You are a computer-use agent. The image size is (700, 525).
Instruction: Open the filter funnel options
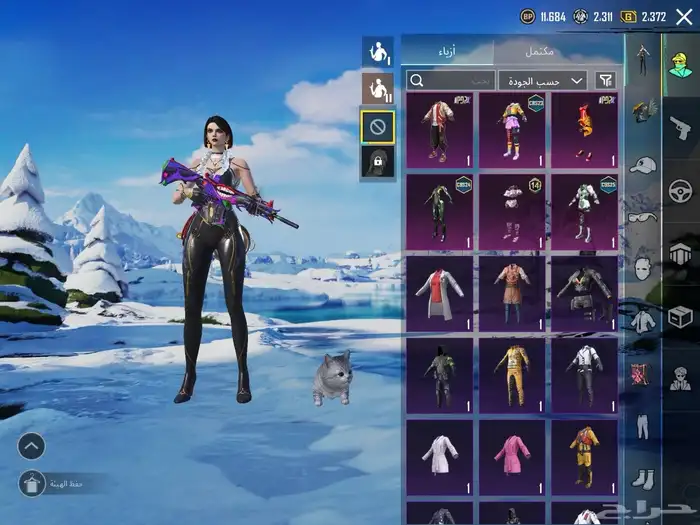606,80
